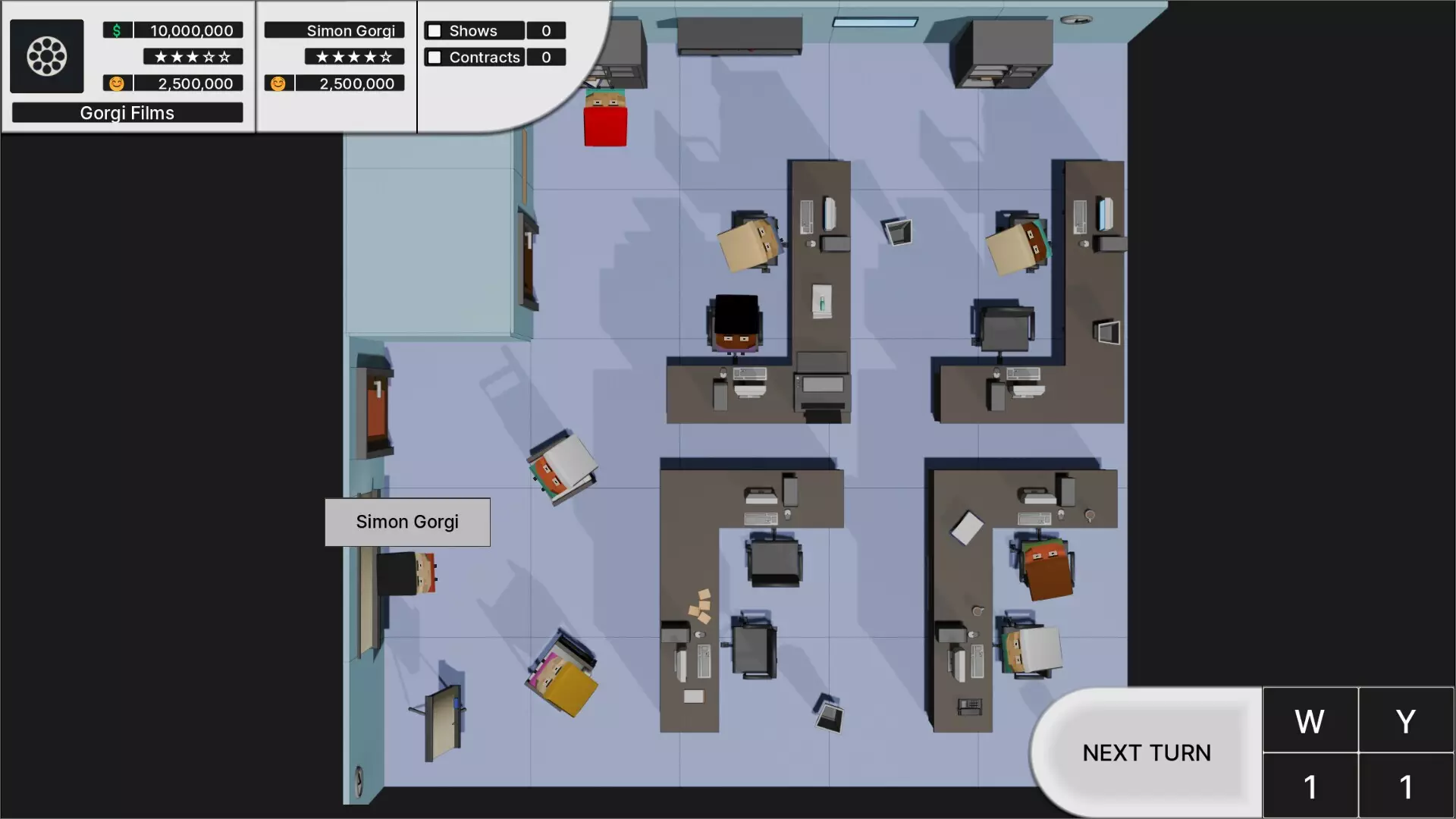Click the Simon Gorgi floating name tag
This screenshot has height=819, width=1456.
(407, 522)
